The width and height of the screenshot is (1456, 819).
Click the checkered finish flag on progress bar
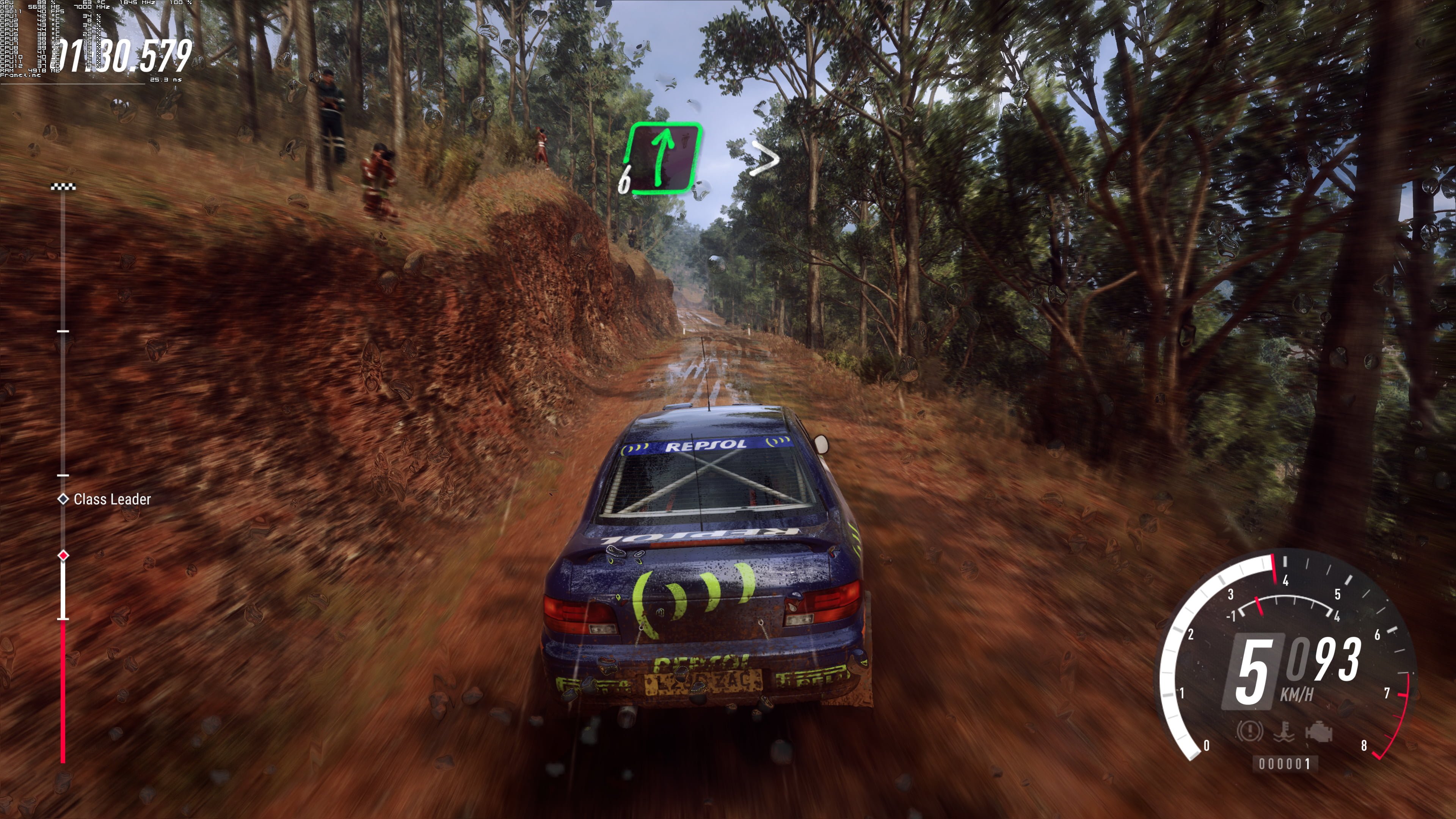pos(63,187)
